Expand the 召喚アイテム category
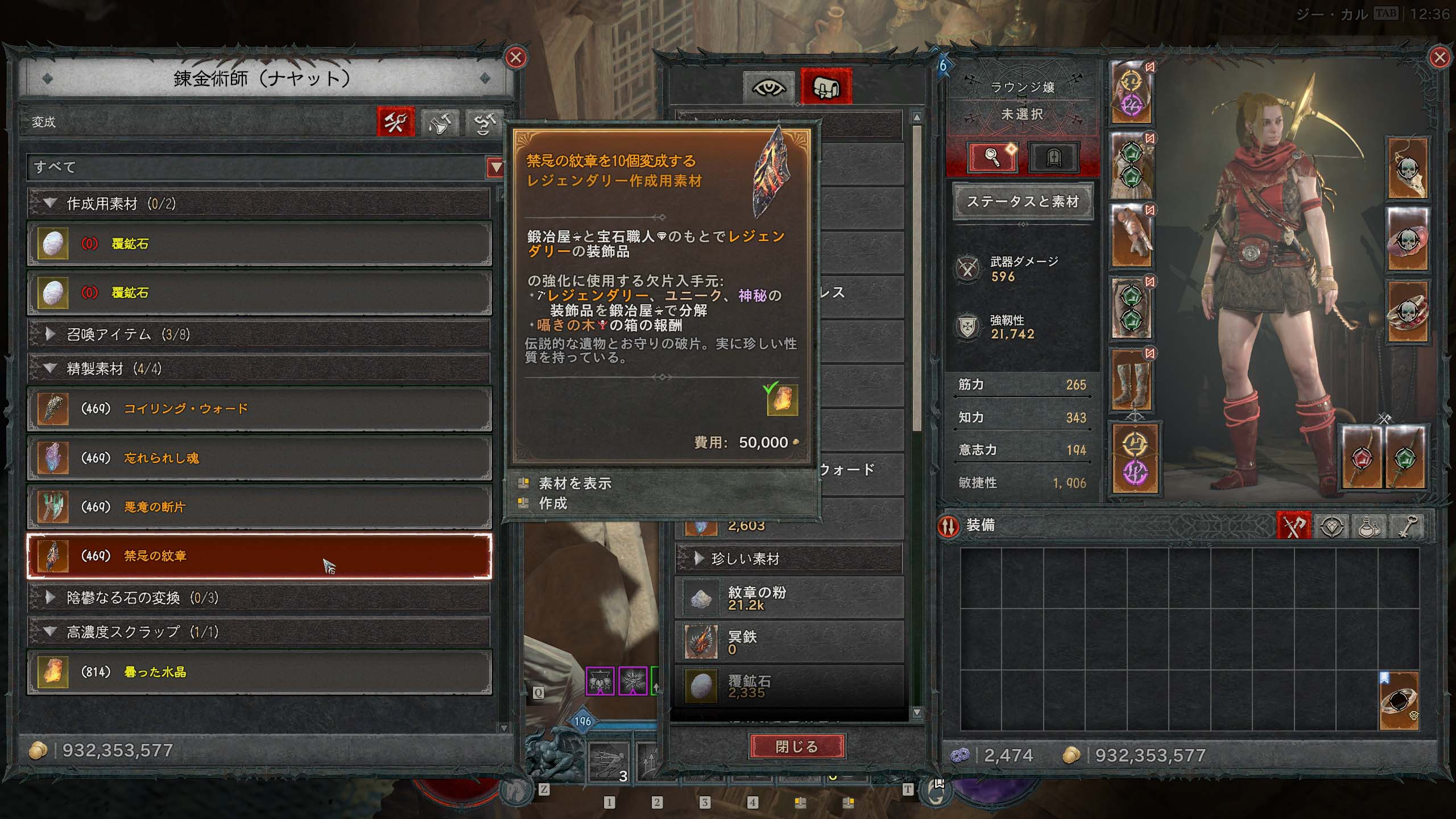The image size is (1456, 819). [50, 334]
